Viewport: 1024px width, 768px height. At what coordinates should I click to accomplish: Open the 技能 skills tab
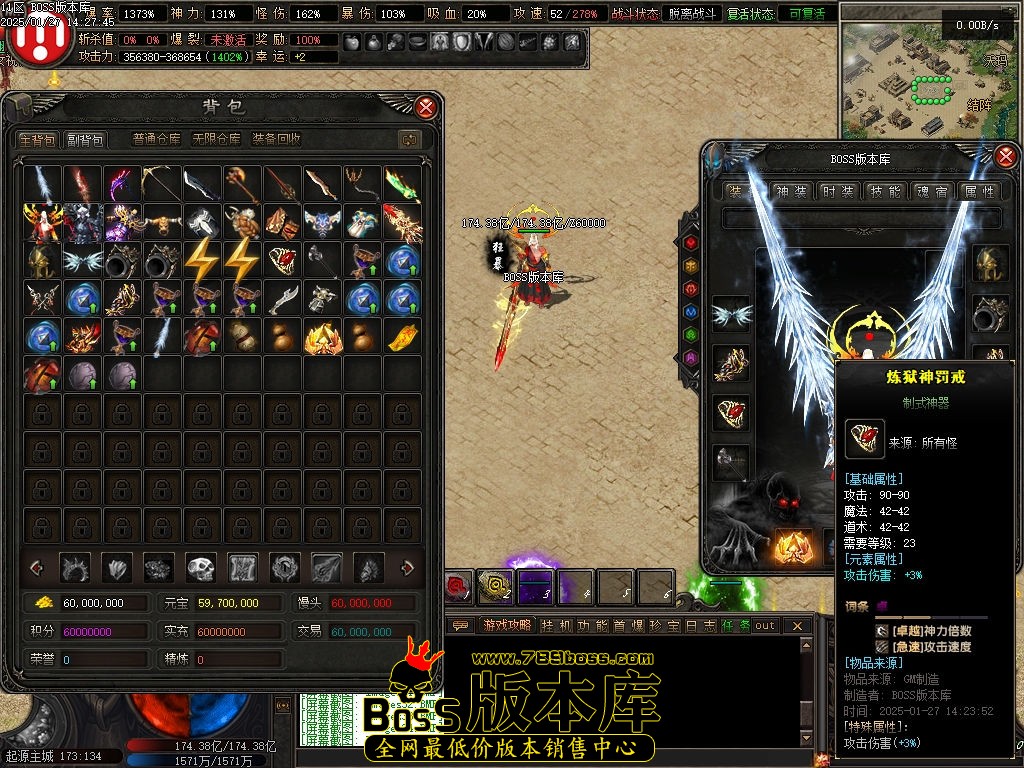884,191
